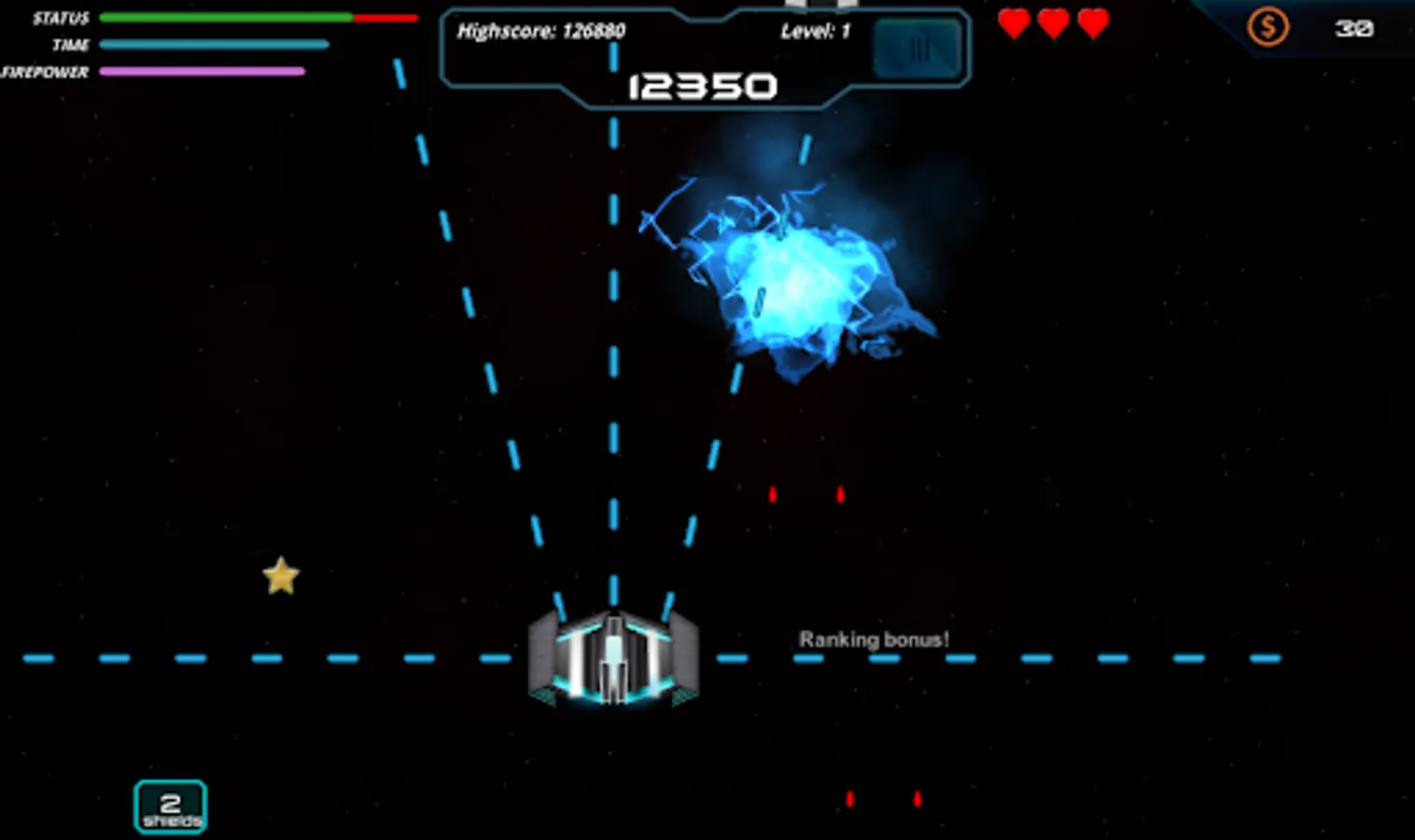Click the FIREPOWER label text

click(x=44, y=70)
